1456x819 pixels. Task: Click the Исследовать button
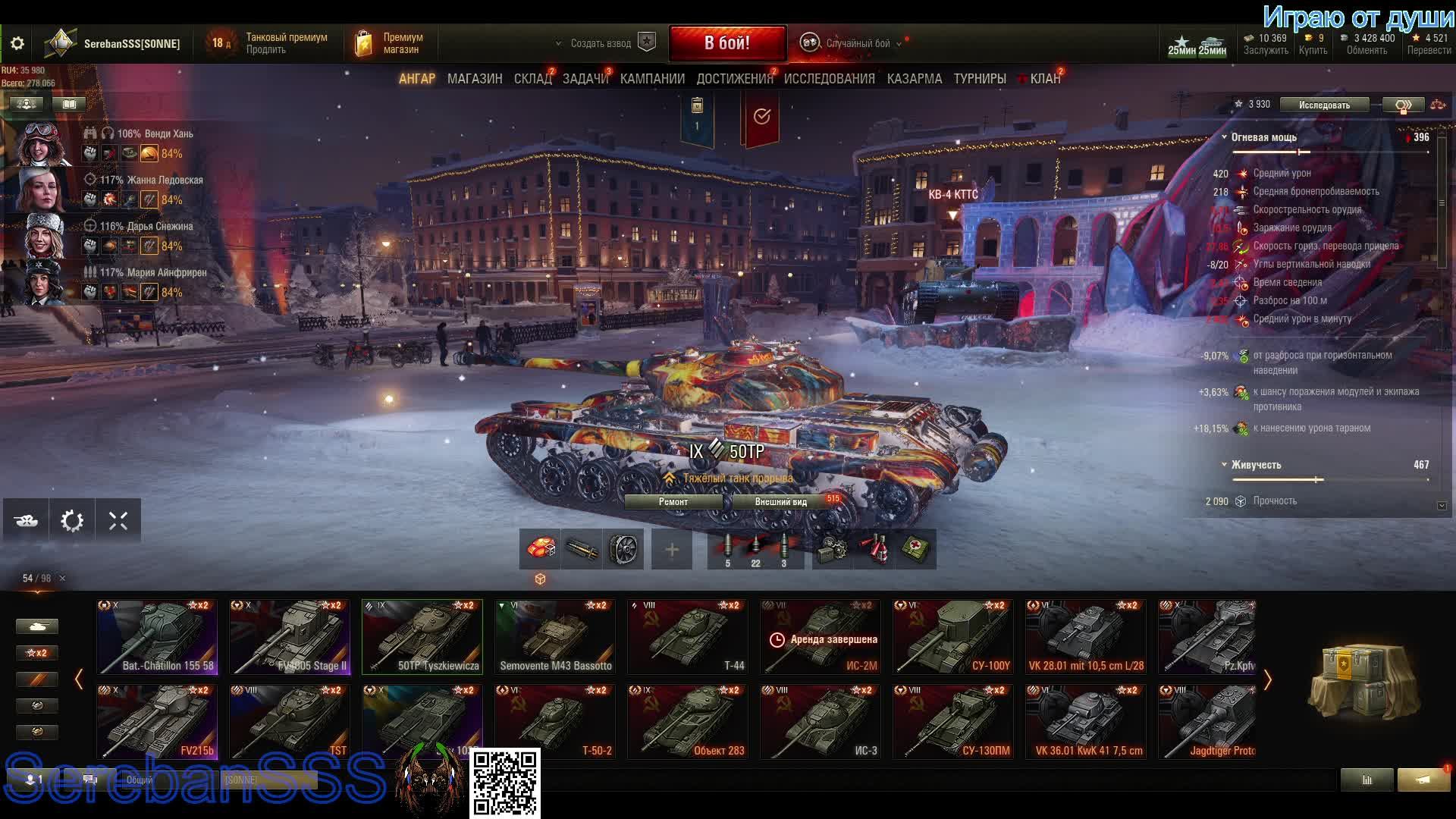(1324, 105)
